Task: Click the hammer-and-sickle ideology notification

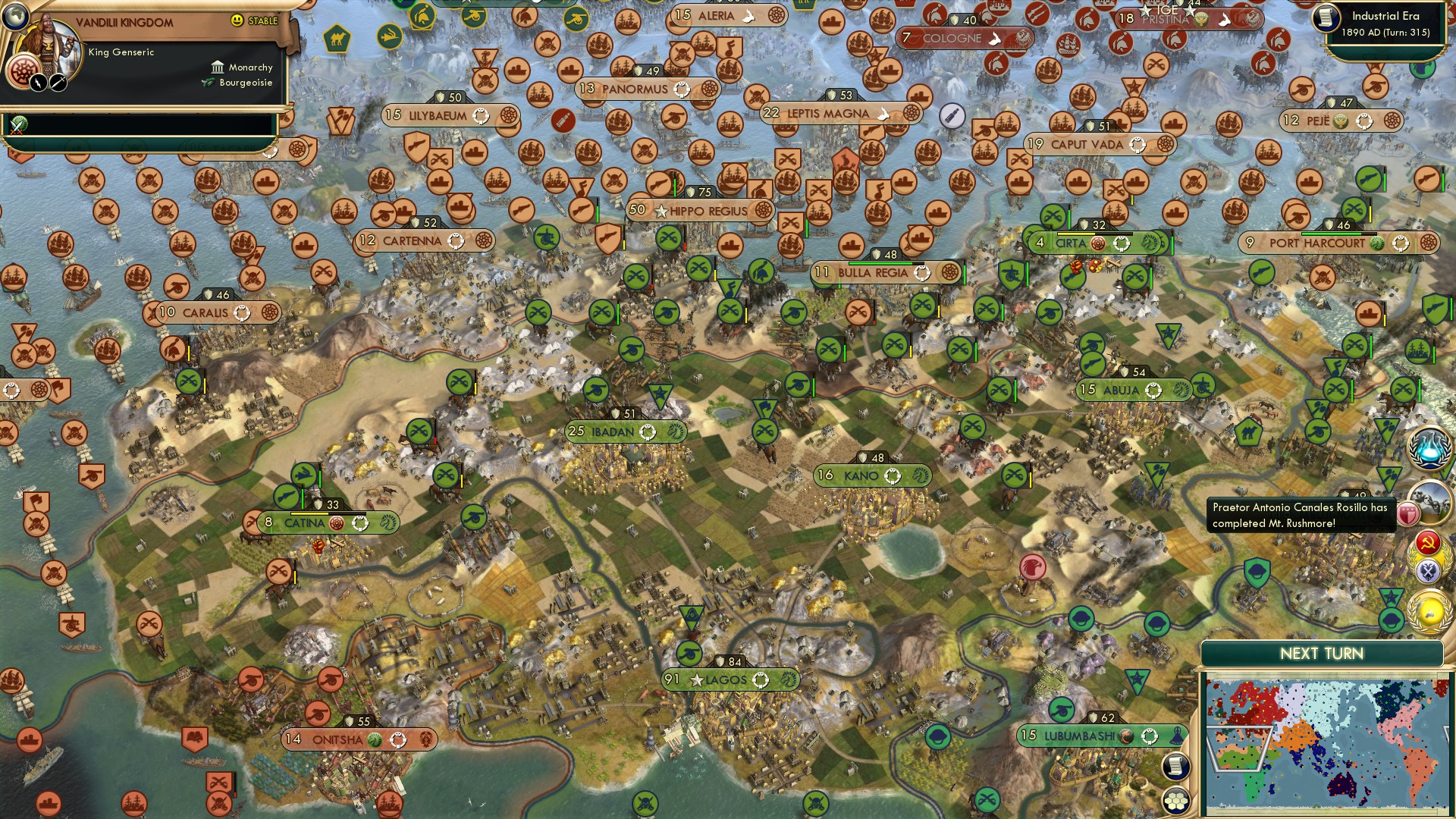Action: [x=1427, y=542]
